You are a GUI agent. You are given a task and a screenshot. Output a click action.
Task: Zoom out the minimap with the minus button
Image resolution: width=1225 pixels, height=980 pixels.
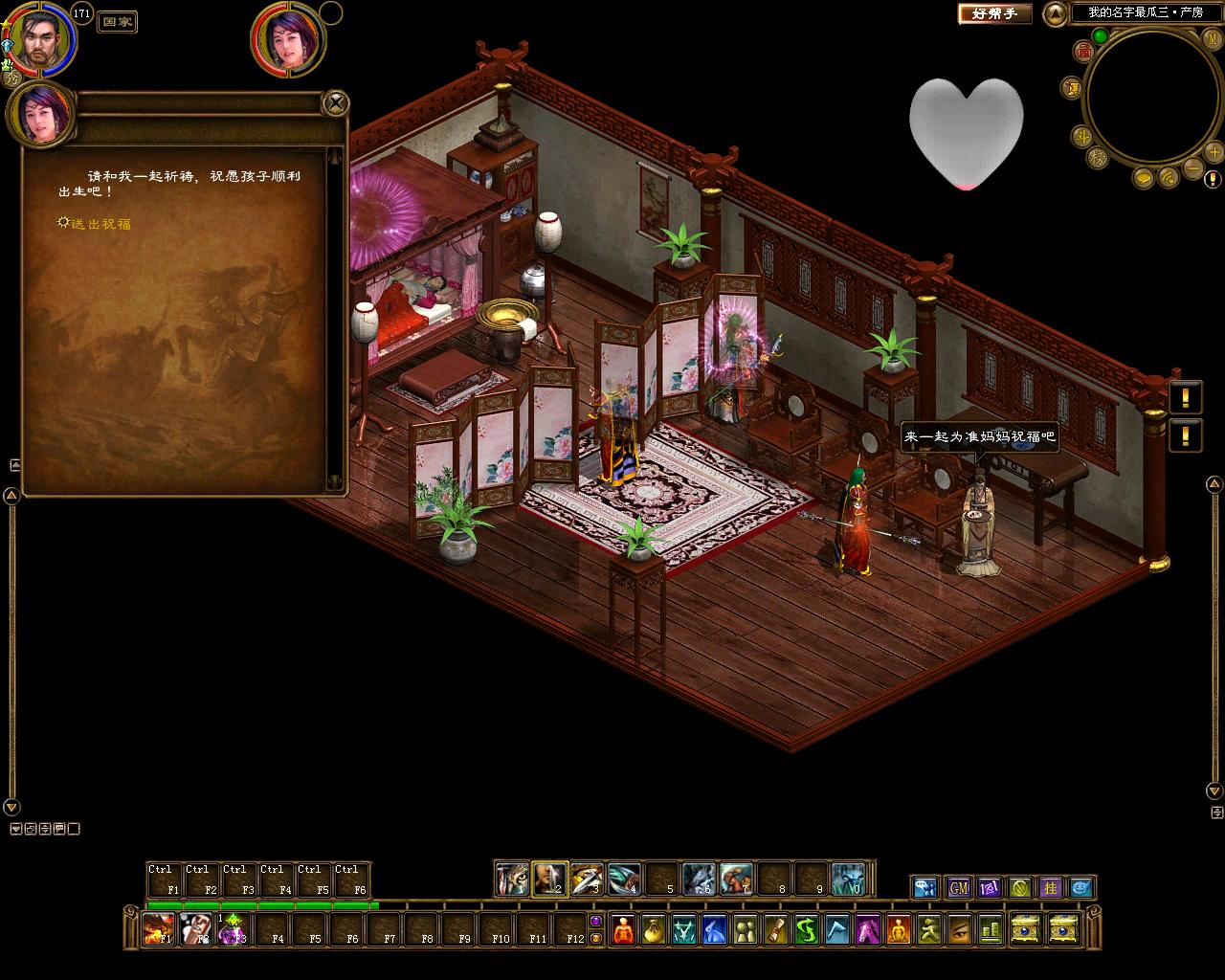(x=1192, y=168)
